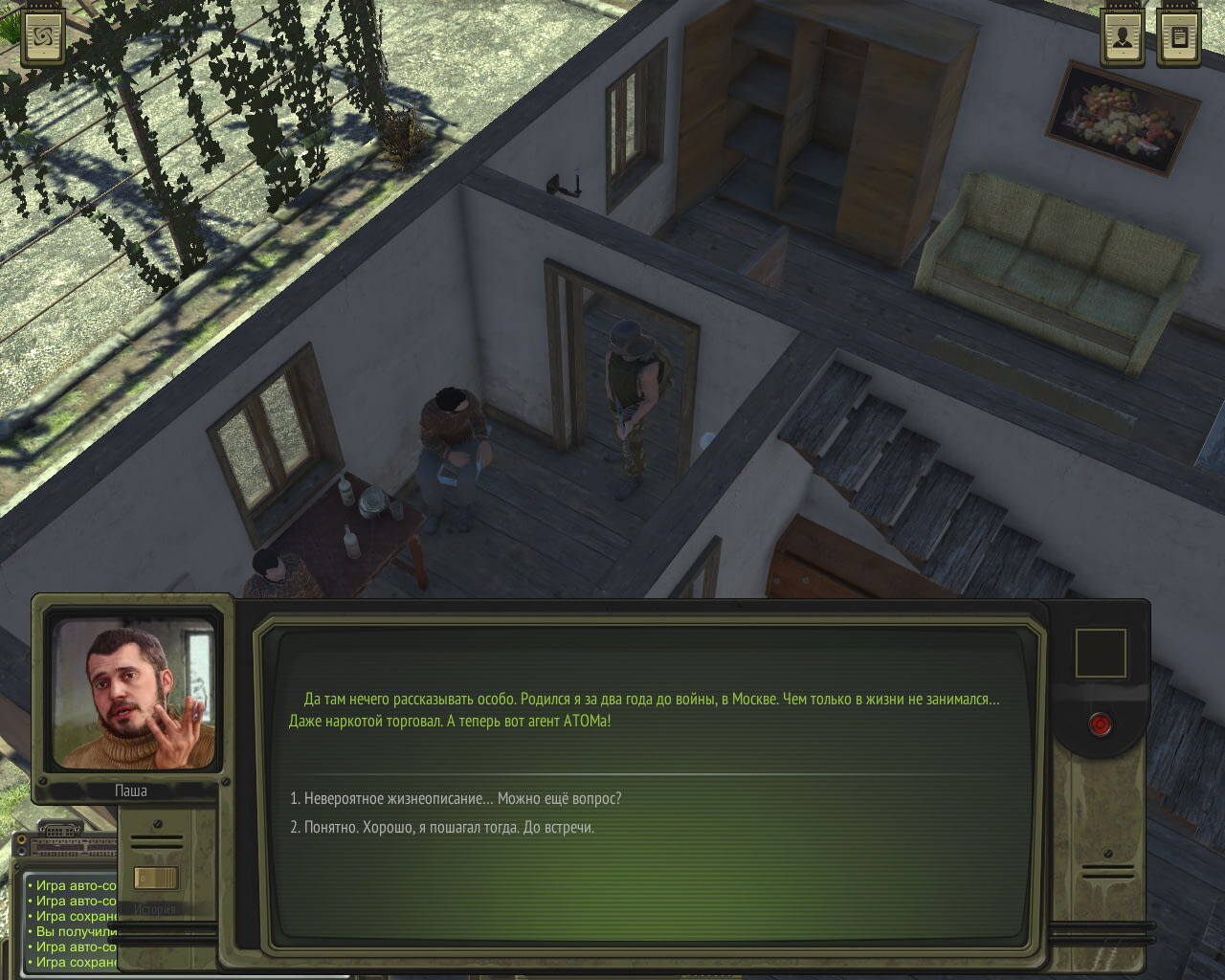Open the game message log panel
This screenshot has width=1225, height=980.
[x=72, y=924]
